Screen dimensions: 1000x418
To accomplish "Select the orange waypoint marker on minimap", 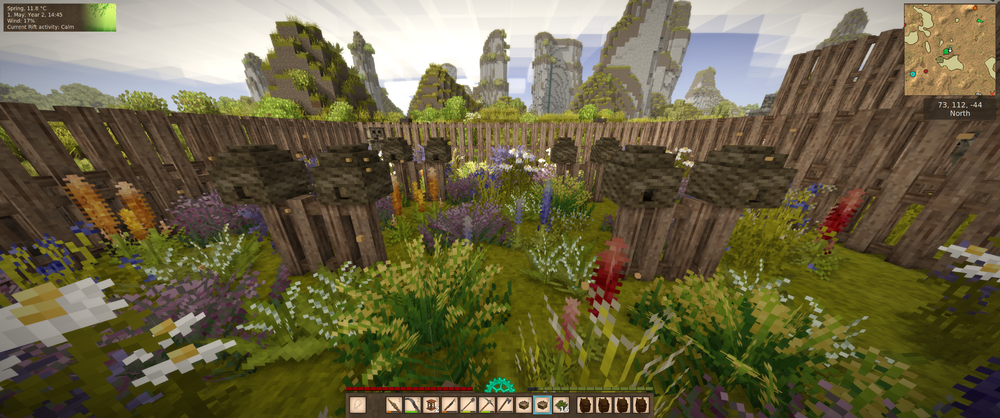I will pos(975,8).
